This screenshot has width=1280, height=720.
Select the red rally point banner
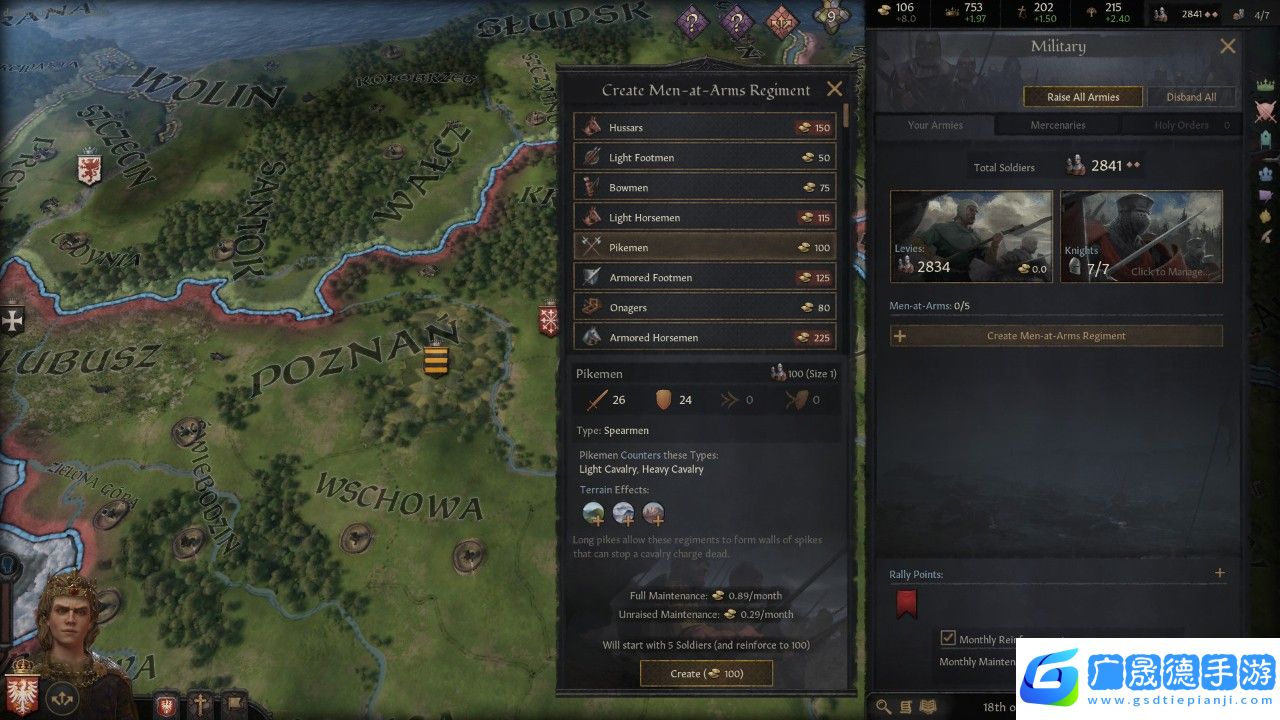[906, 603]
